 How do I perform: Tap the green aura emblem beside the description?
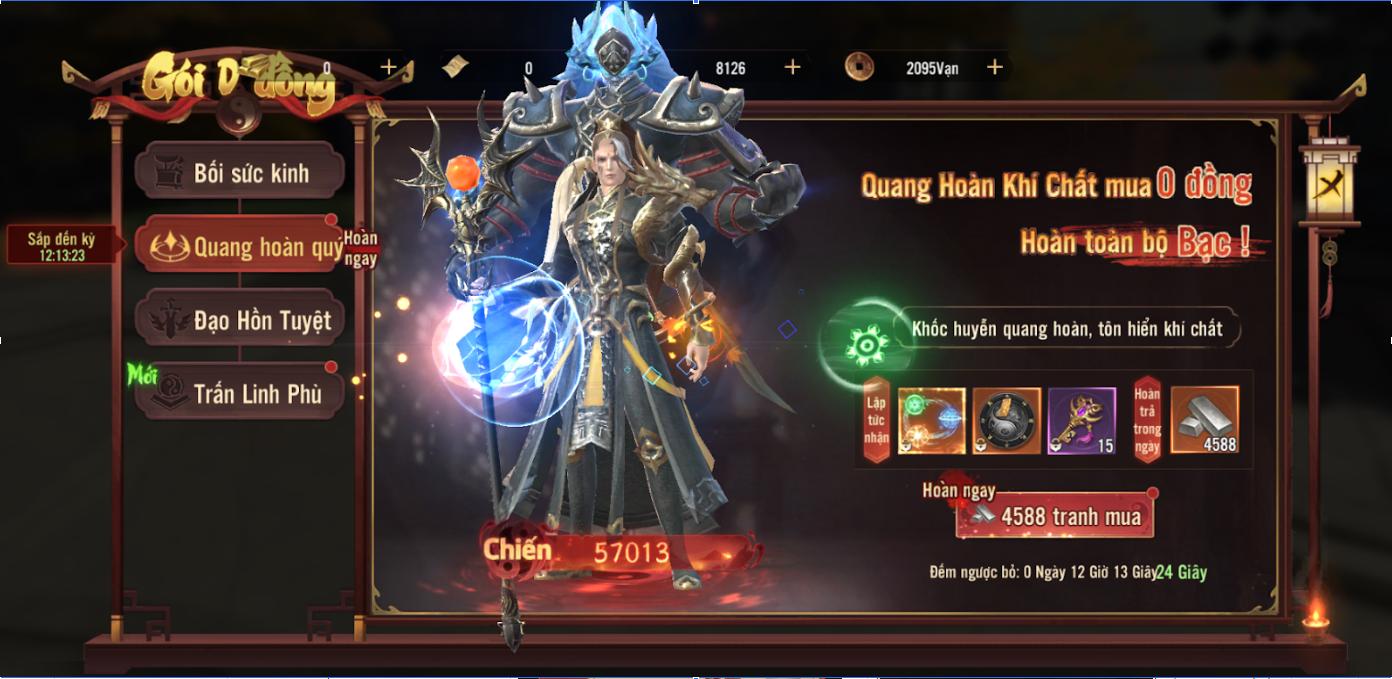[867, 345]
